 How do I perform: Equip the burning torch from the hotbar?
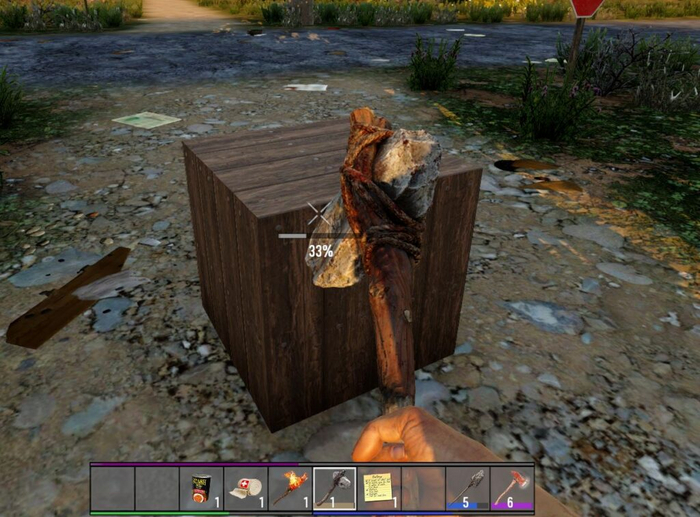(290, 488)
